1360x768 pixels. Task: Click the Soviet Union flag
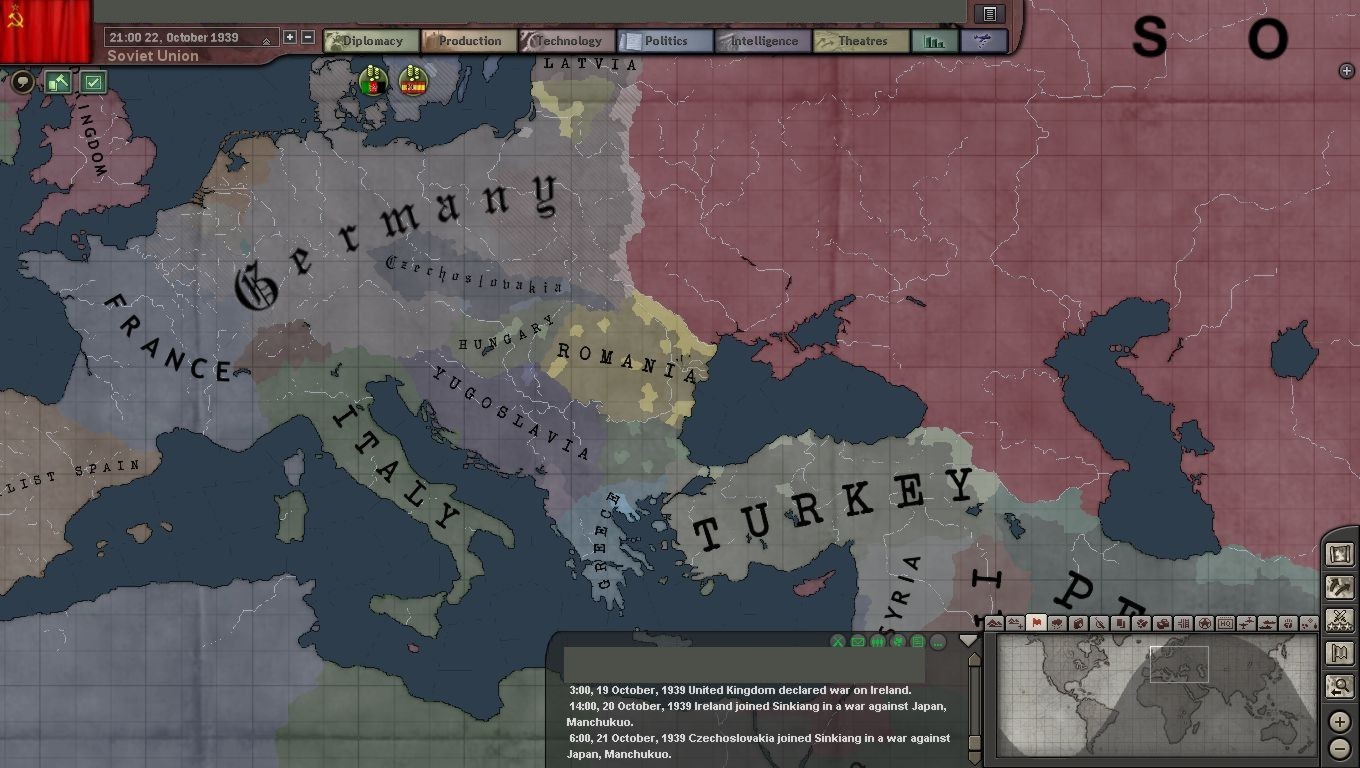45,30
